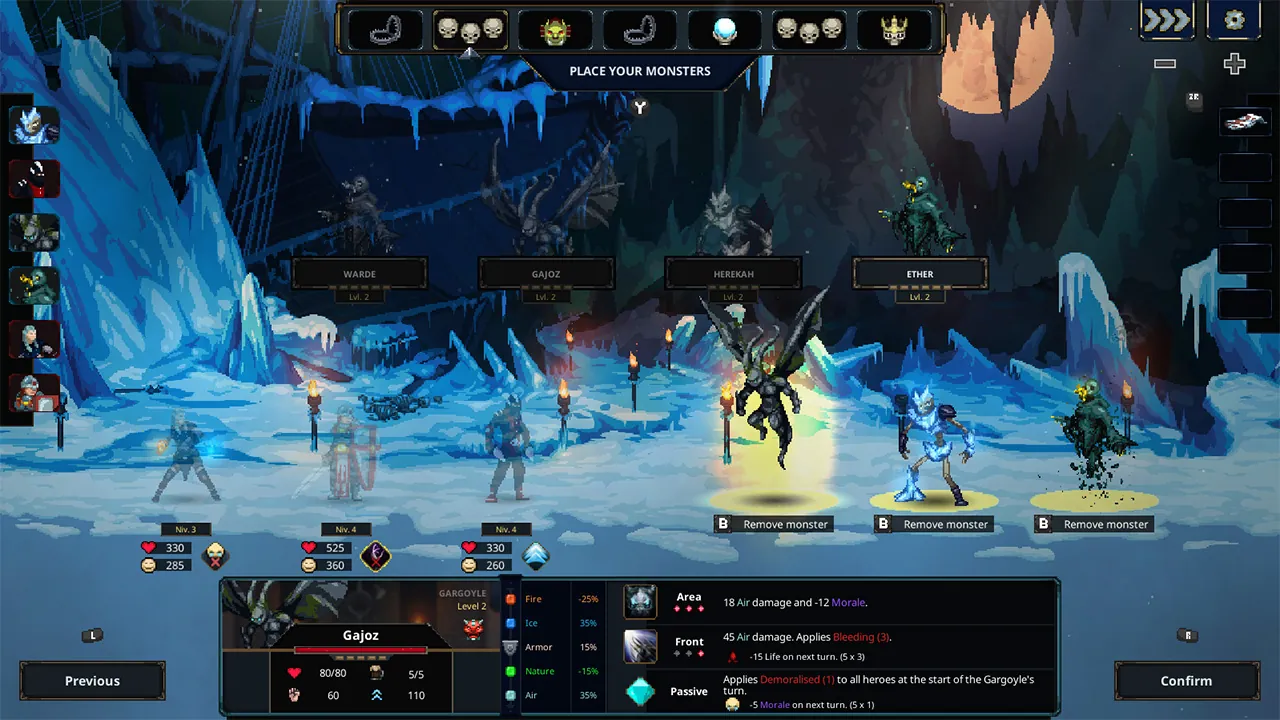
Task: Click the Passive skill diamond icon
Action: (640, 690)
